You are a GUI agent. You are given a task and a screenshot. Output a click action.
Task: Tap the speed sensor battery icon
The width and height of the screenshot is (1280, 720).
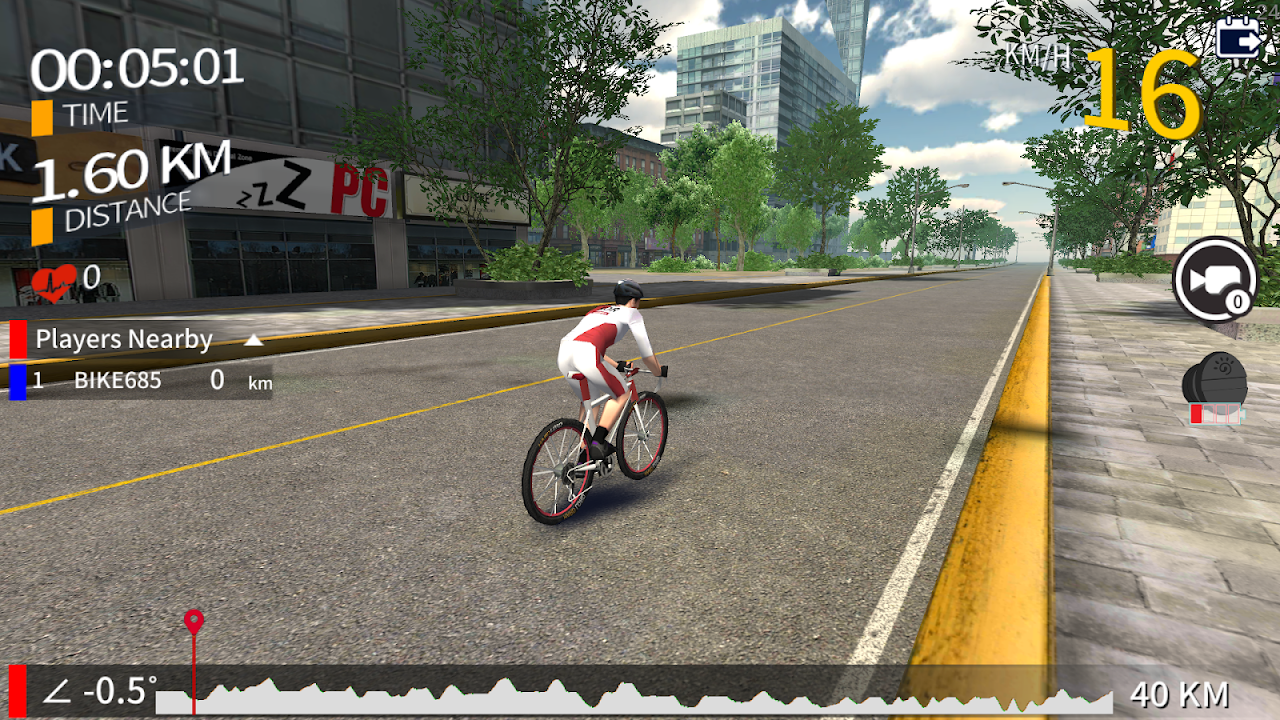(x=1215, y=389)
